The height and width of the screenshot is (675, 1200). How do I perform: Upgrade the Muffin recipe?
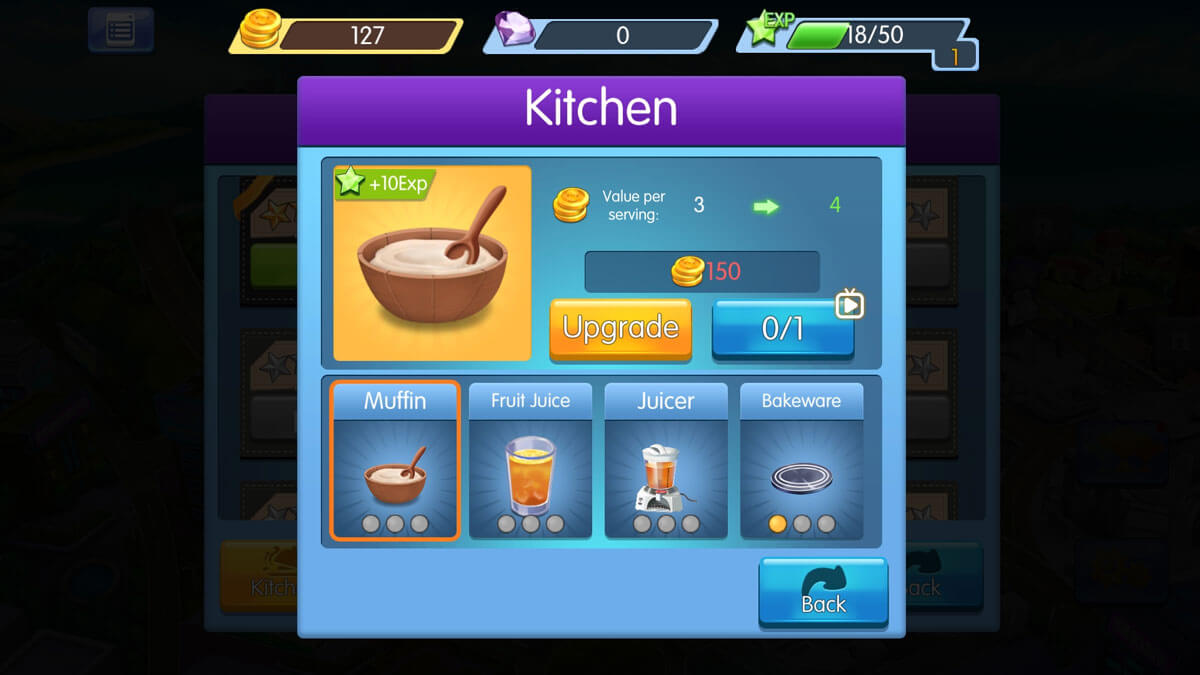click(620, 328)
